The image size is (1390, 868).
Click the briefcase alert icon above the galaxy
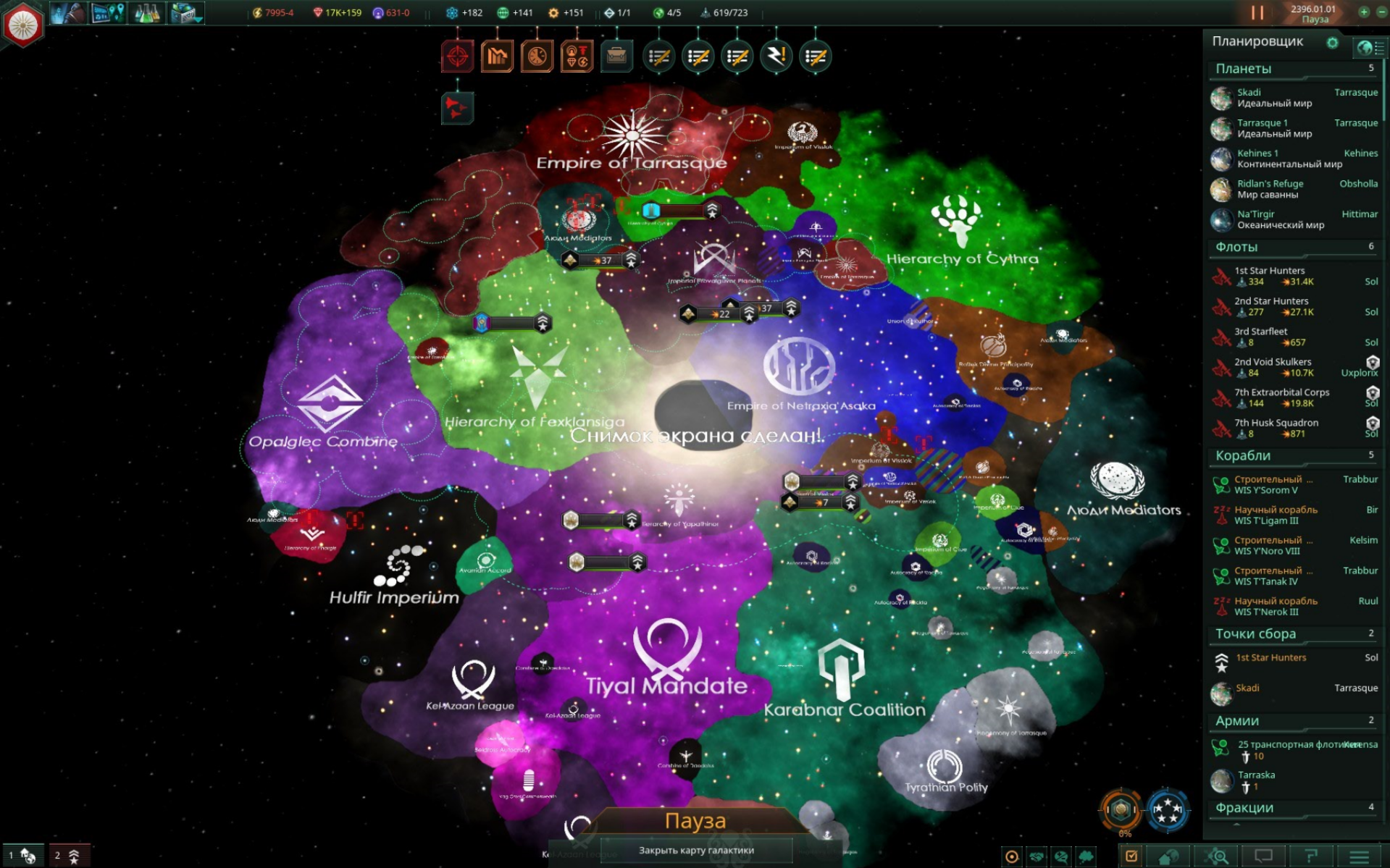click(616, 55)
